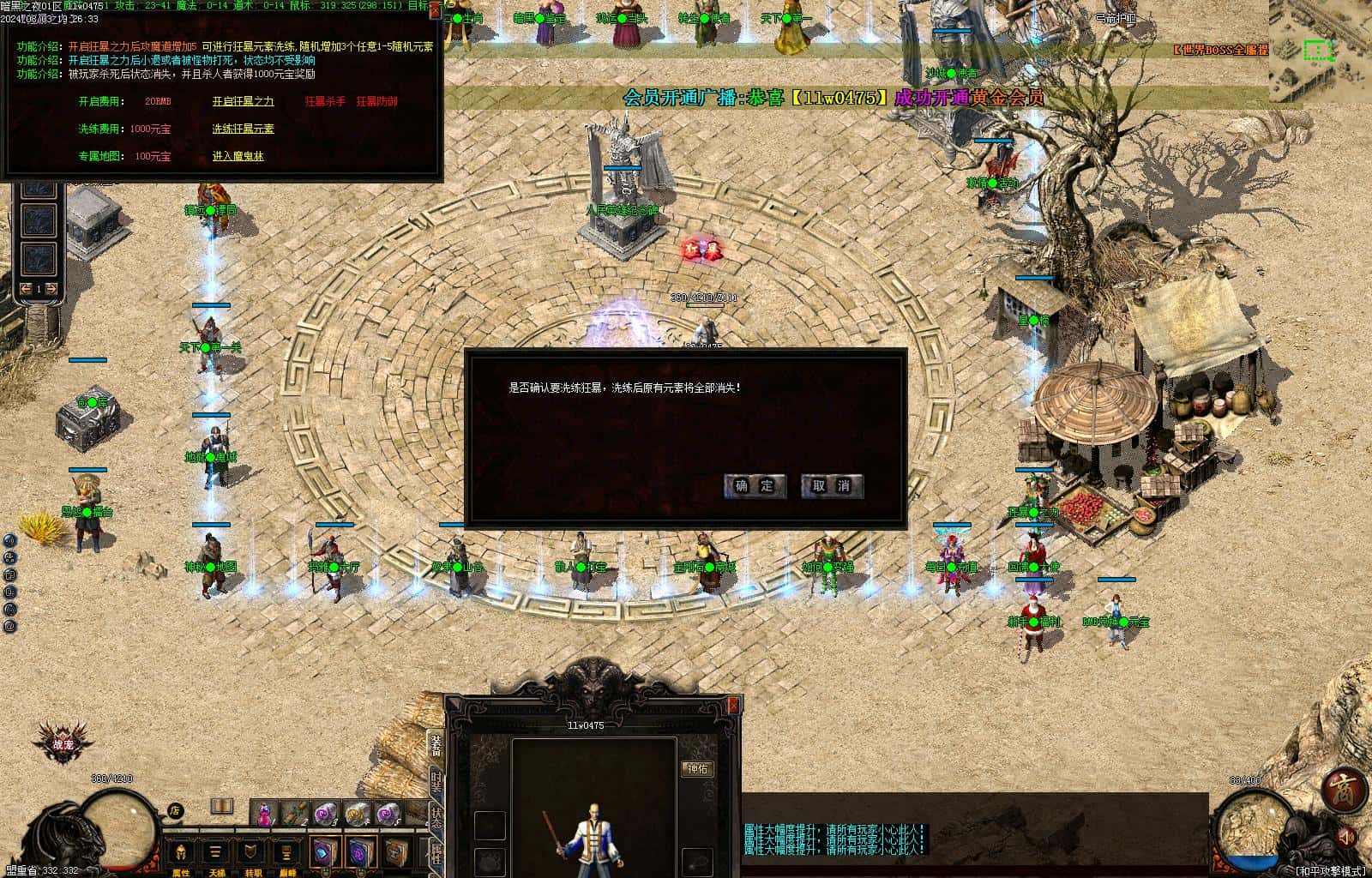The image size is (1372, 878).
Task: Use the pink potion in hotbar slot 1
Action: [x=265, y=813]
